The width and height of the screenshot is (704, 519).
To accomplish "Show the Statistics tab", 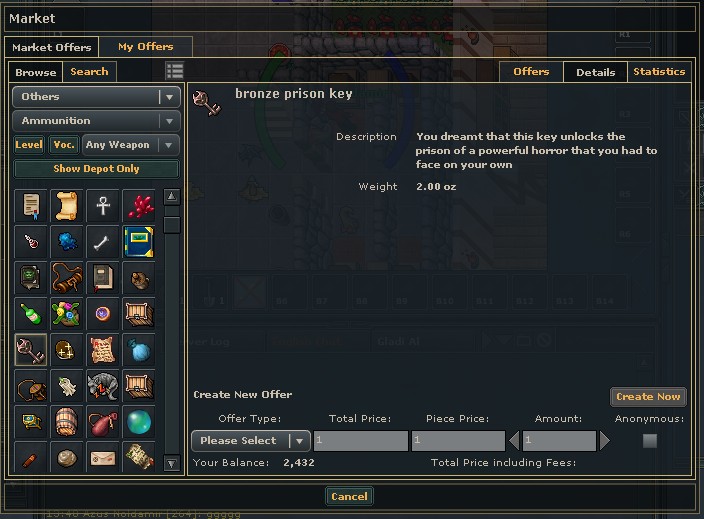I will [659, 72].
